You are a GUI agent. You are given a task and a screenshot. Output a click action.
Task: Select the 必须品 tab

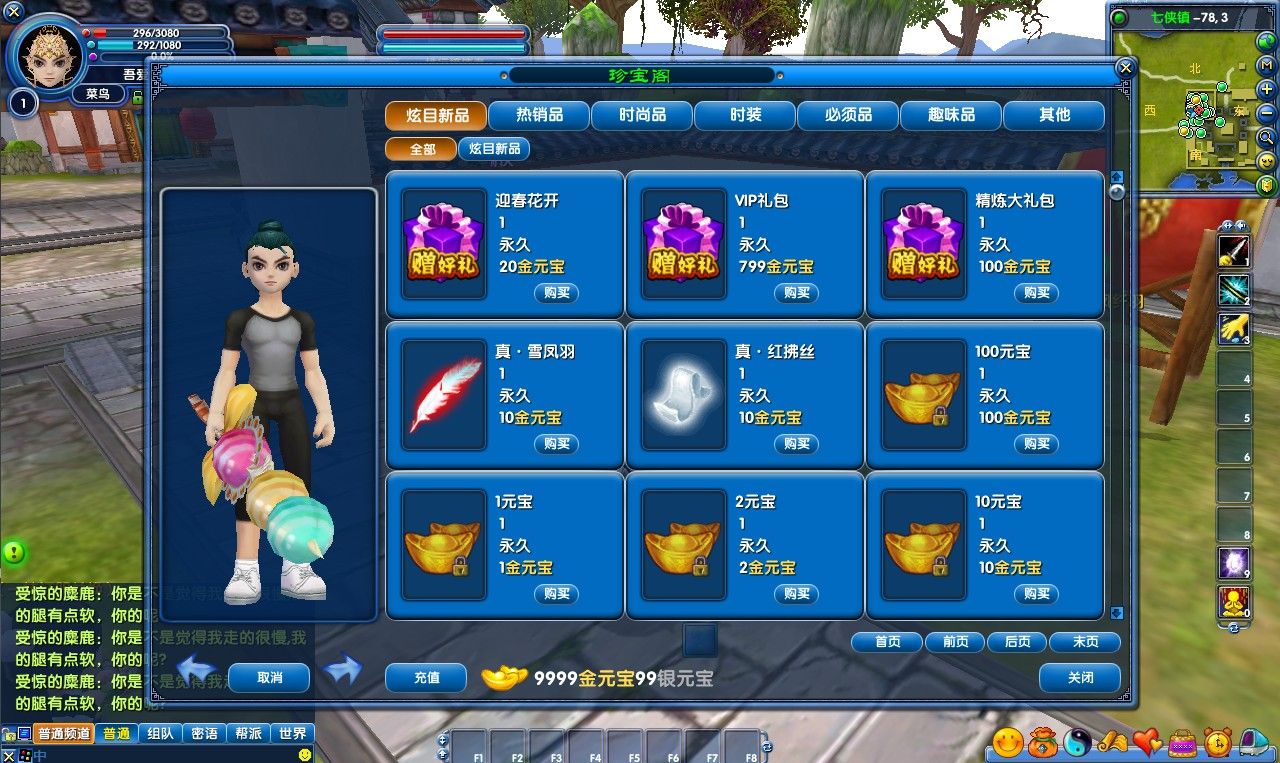[848, 115]
